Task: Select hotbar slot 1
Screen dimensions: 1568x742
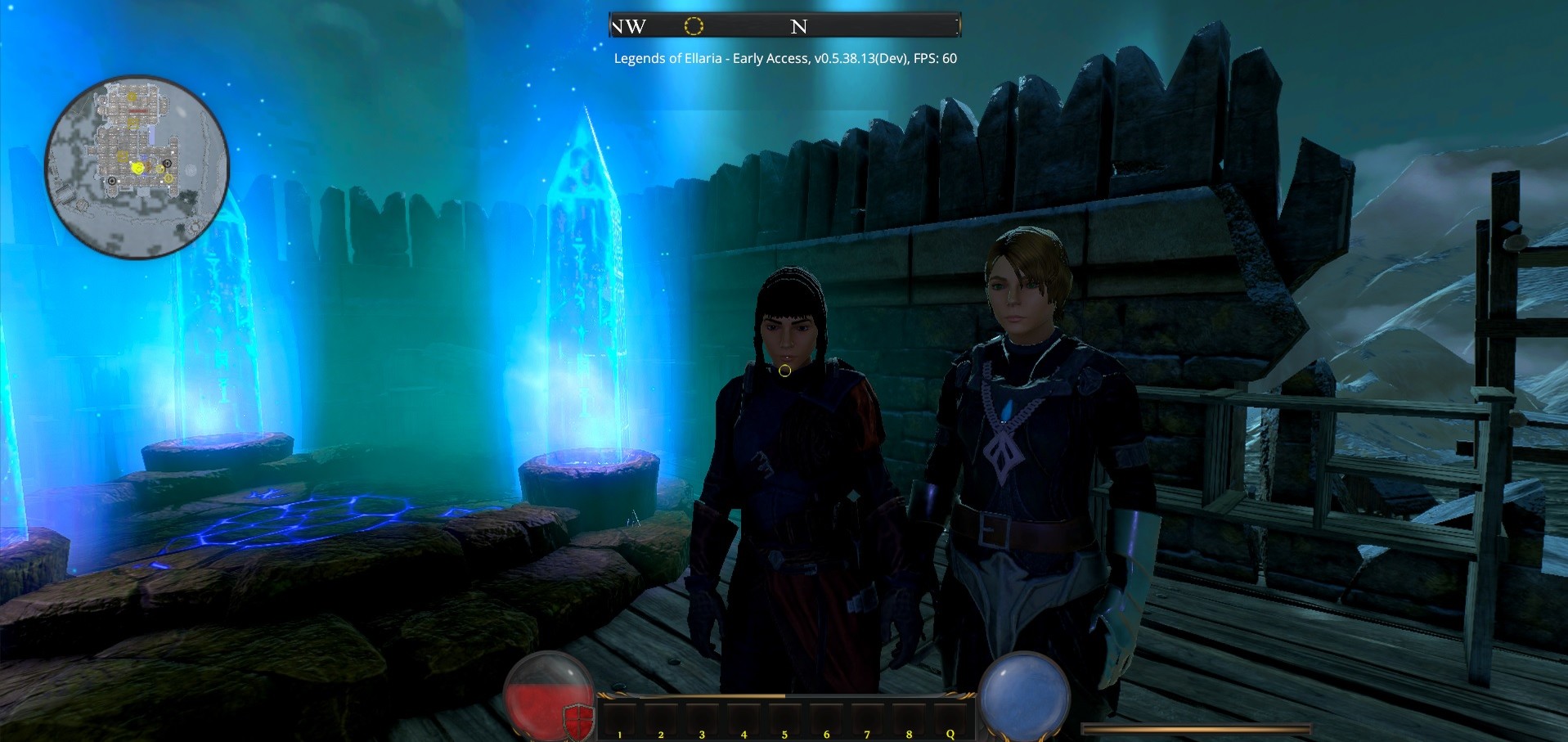Action: 619,720
